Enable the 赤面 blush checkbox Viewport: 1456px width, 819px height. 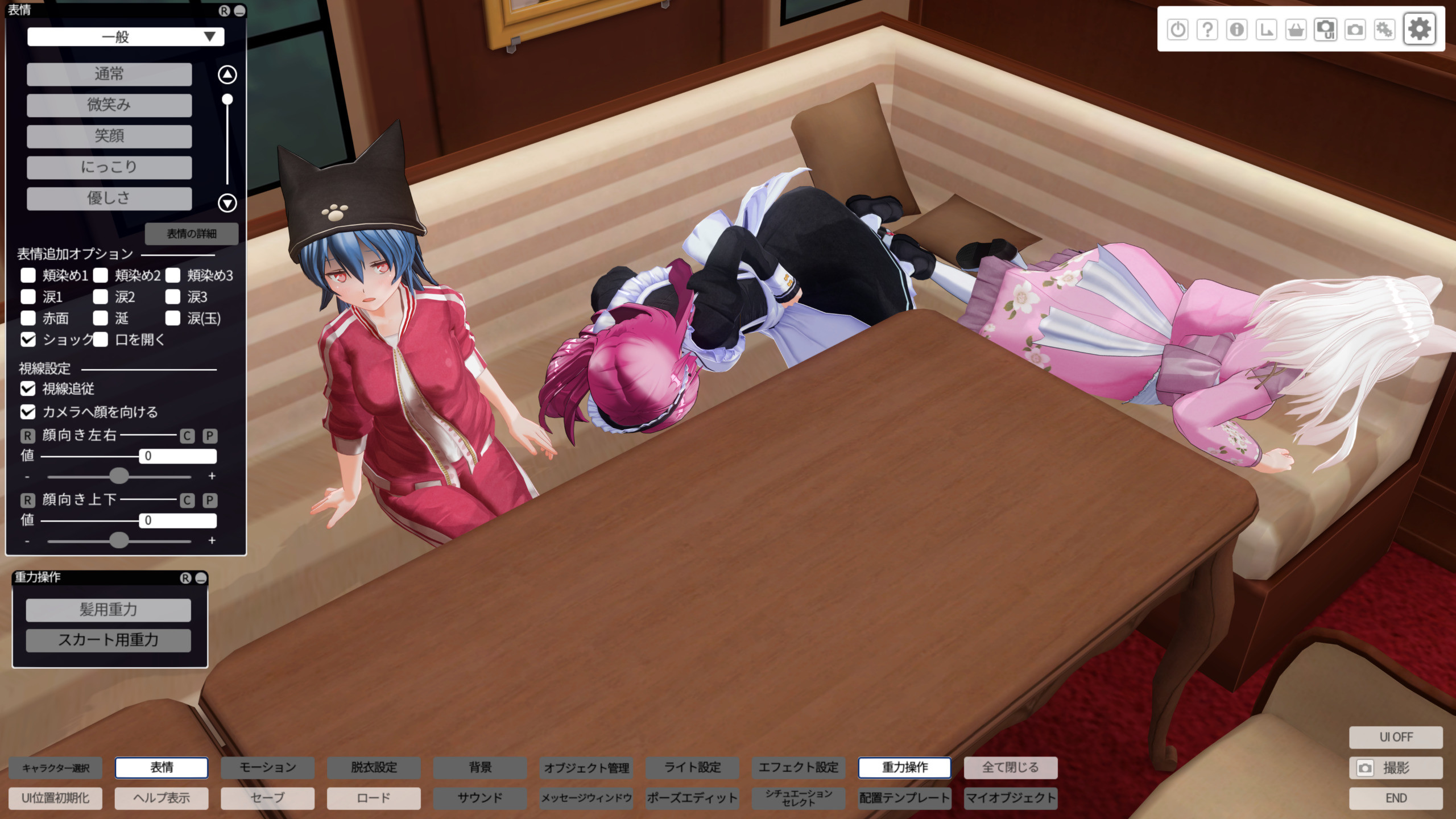pos(28,318)
